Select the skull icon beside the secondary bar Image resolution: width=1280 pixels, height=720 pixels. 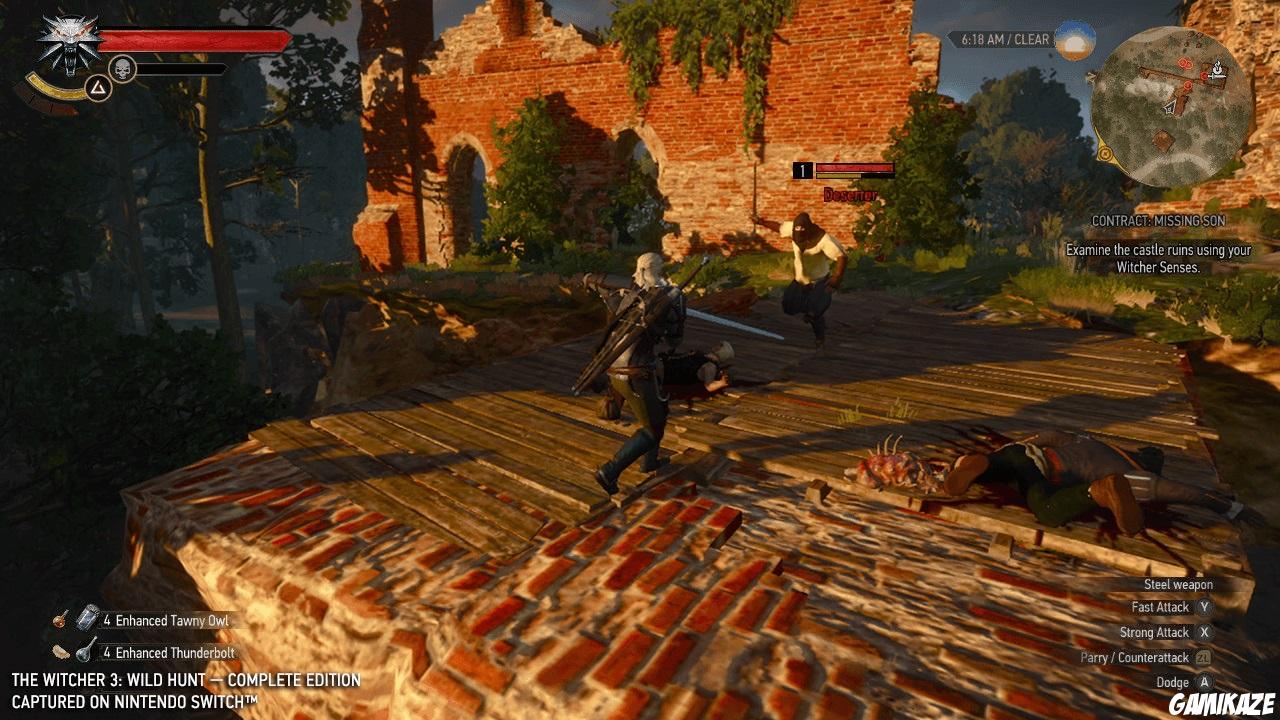click(122, 66)
